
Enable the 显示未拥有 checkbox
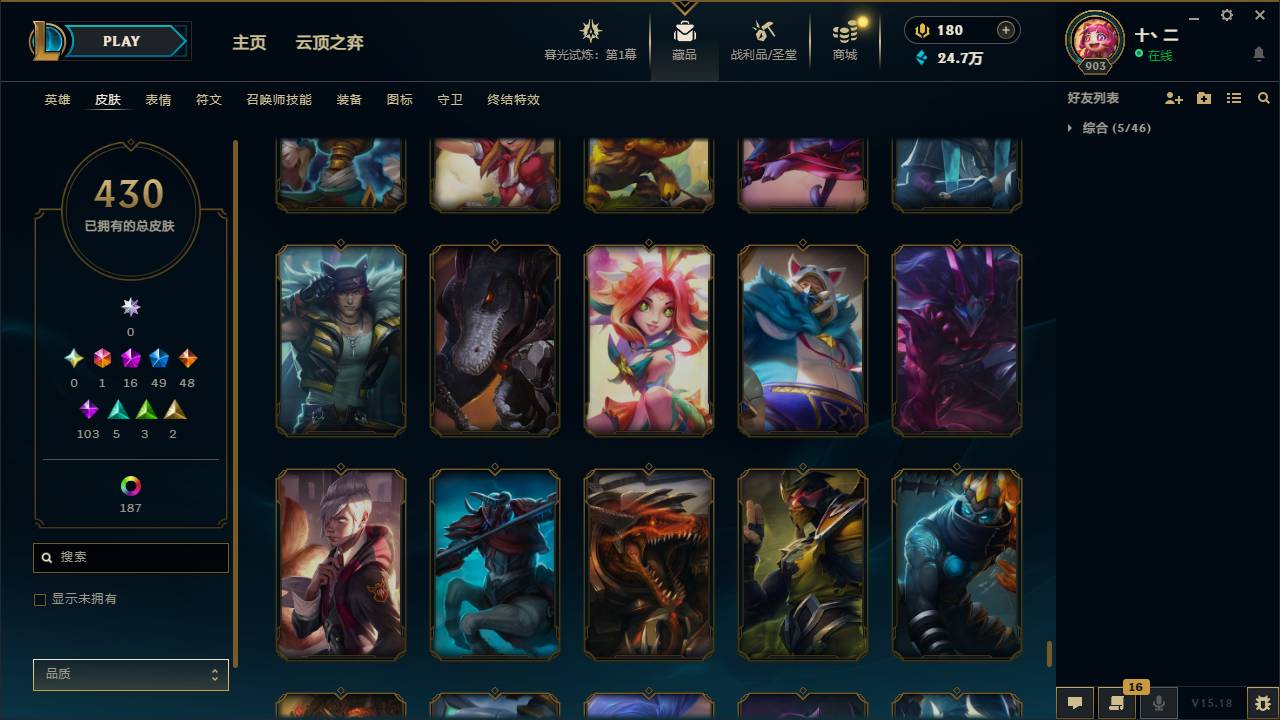click(x=40, y=599)
